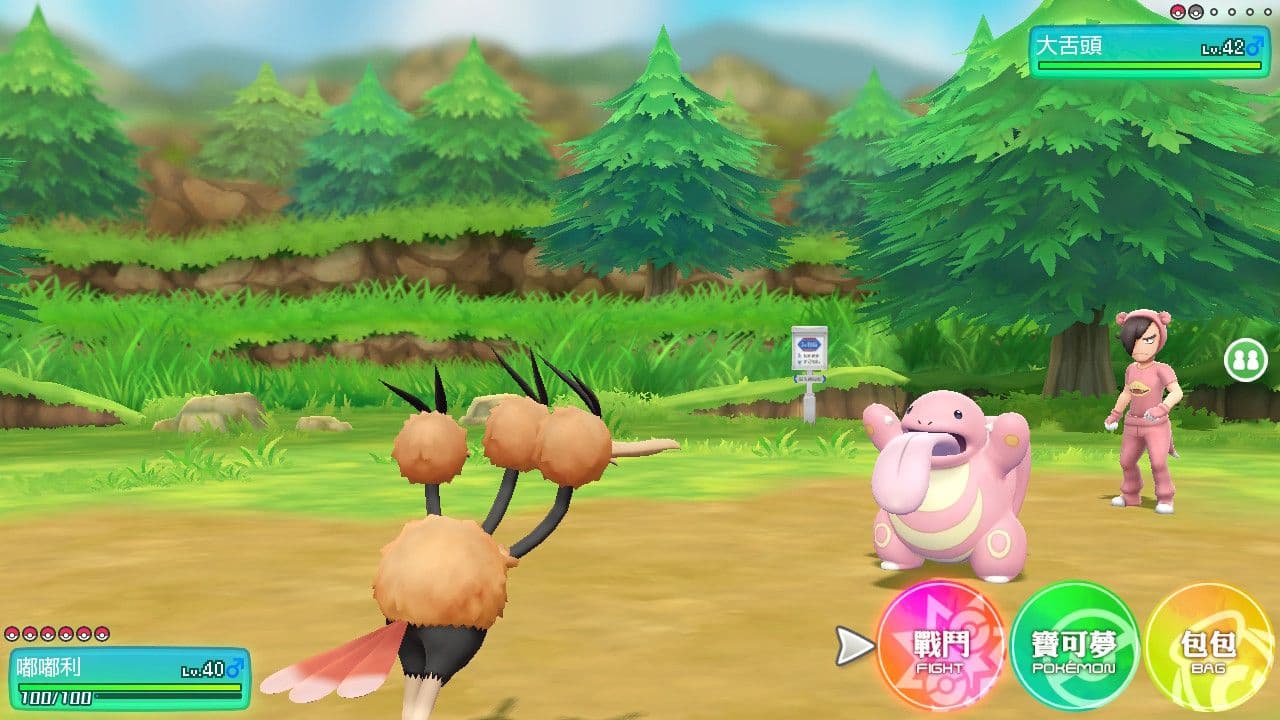Tap the male gender symbol on Dodrio's info bar
The width and height of the screenshot is (1280, 720).
[236, 668]
